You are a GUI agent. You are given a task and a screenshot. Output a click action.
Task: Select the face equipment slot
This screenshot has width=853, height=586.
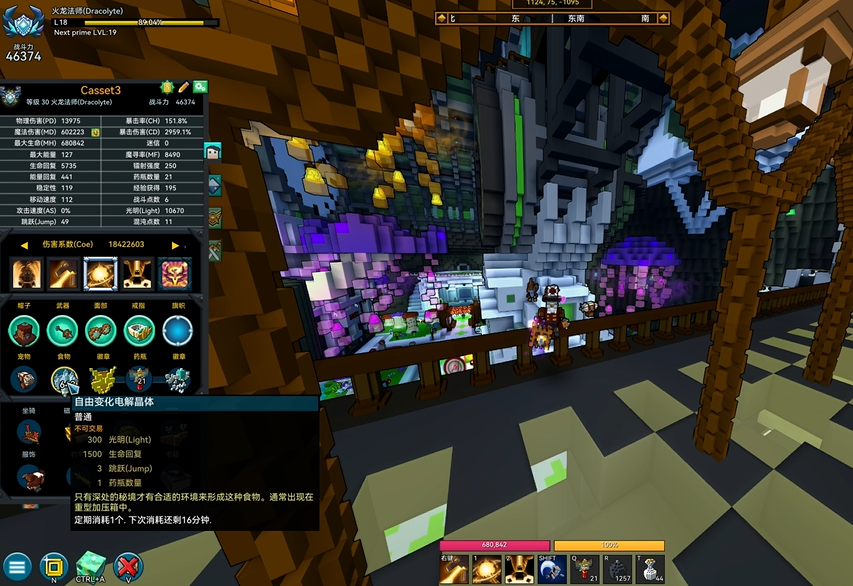(x=100, y=329)
